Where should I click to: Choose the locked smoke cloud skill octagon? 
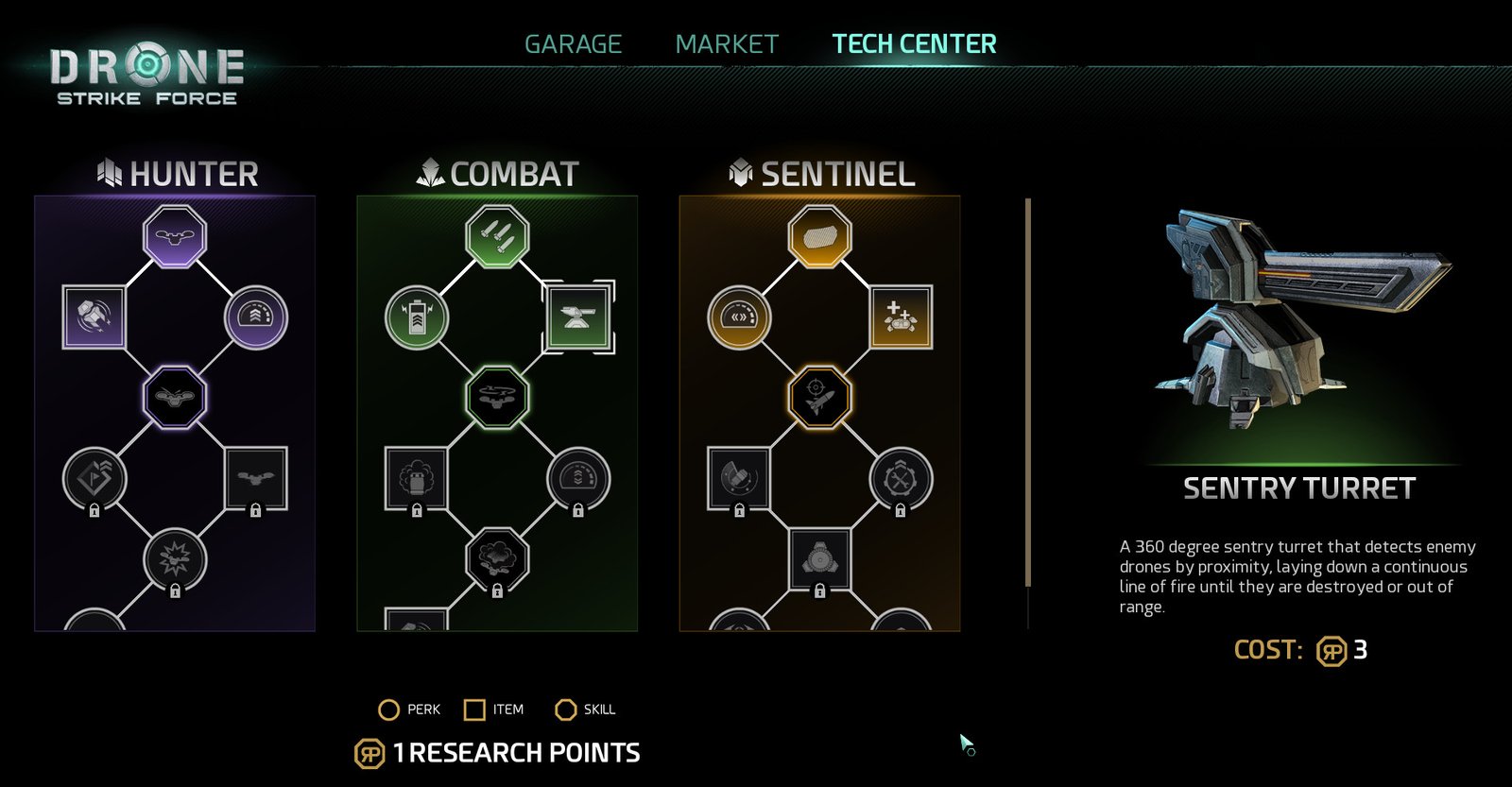coord(497,559)
